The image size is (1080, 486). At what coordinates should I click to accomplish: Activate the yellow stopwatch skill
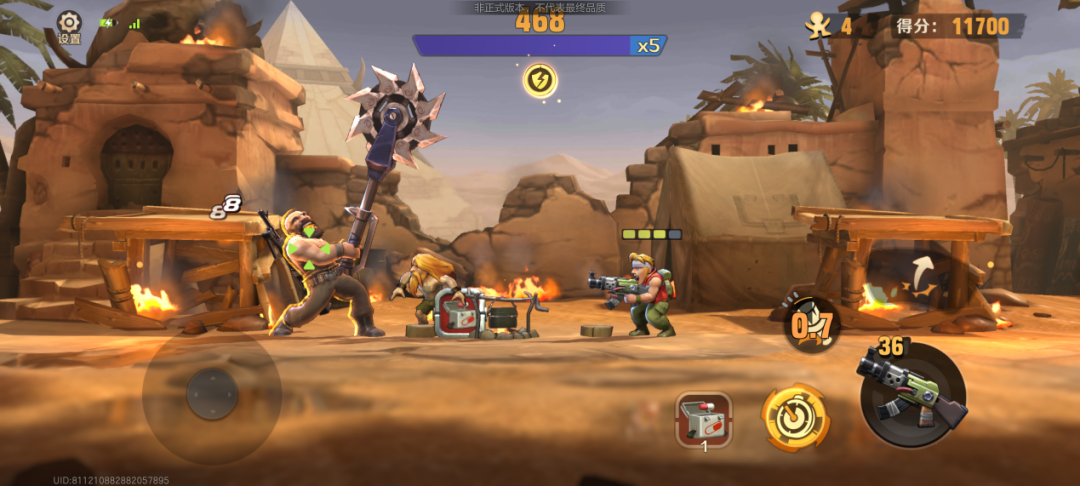795,418
